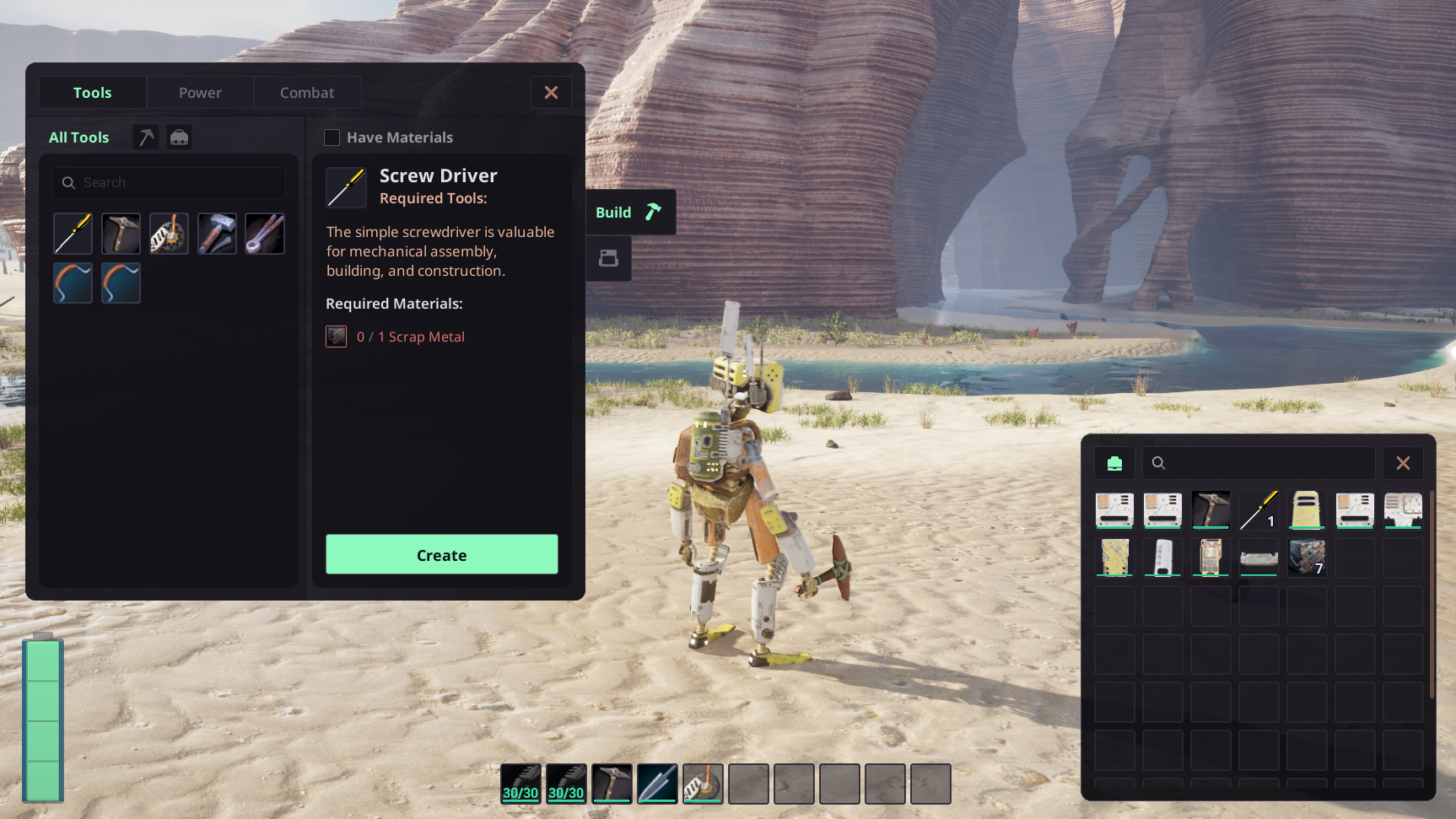Filter recipes by the toolbox category icon
The width and height of the screenshot is (1456, 819).
coord(179,137)
